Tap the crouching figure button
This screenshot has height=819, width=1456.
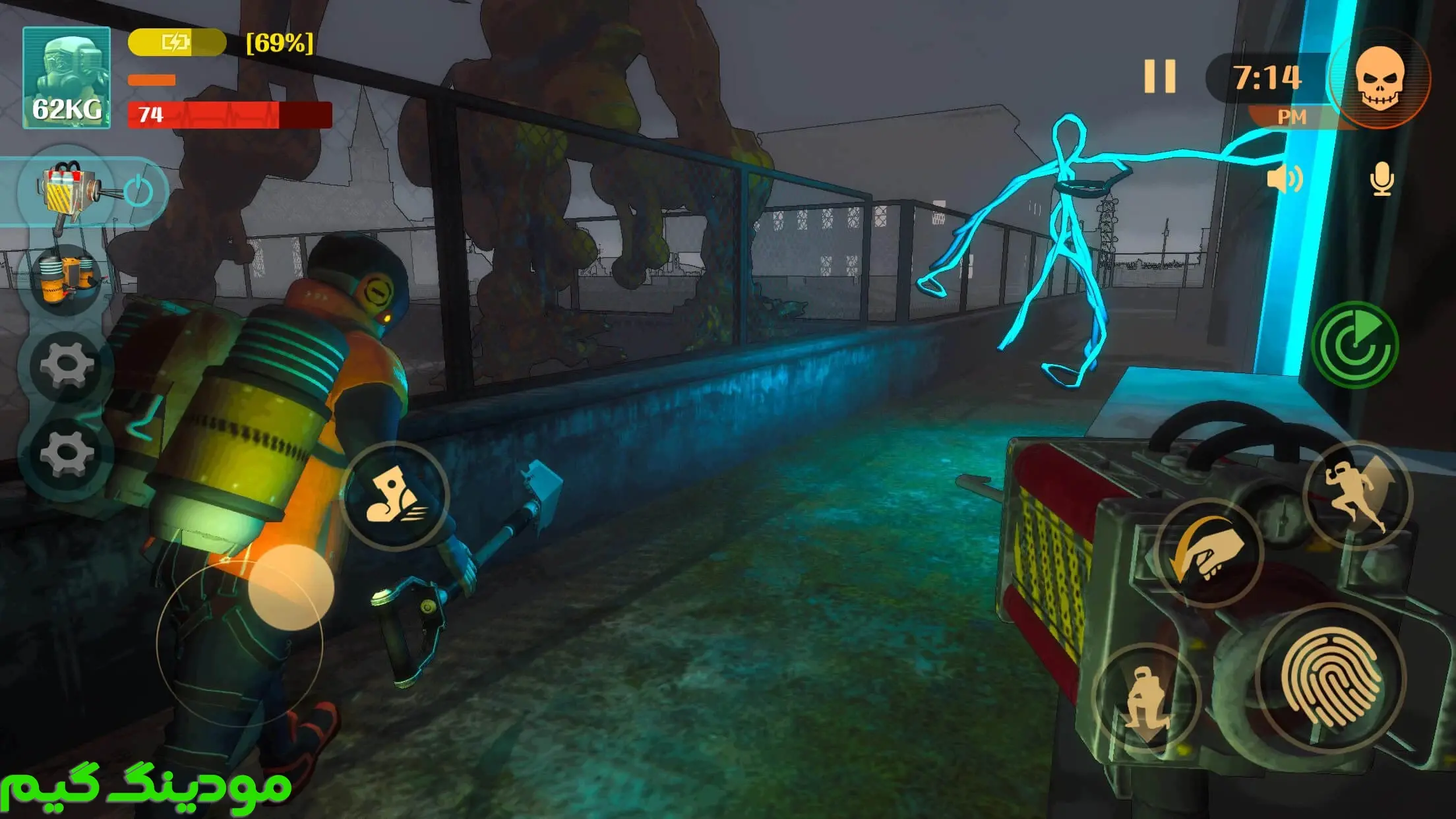(1146, 698)
